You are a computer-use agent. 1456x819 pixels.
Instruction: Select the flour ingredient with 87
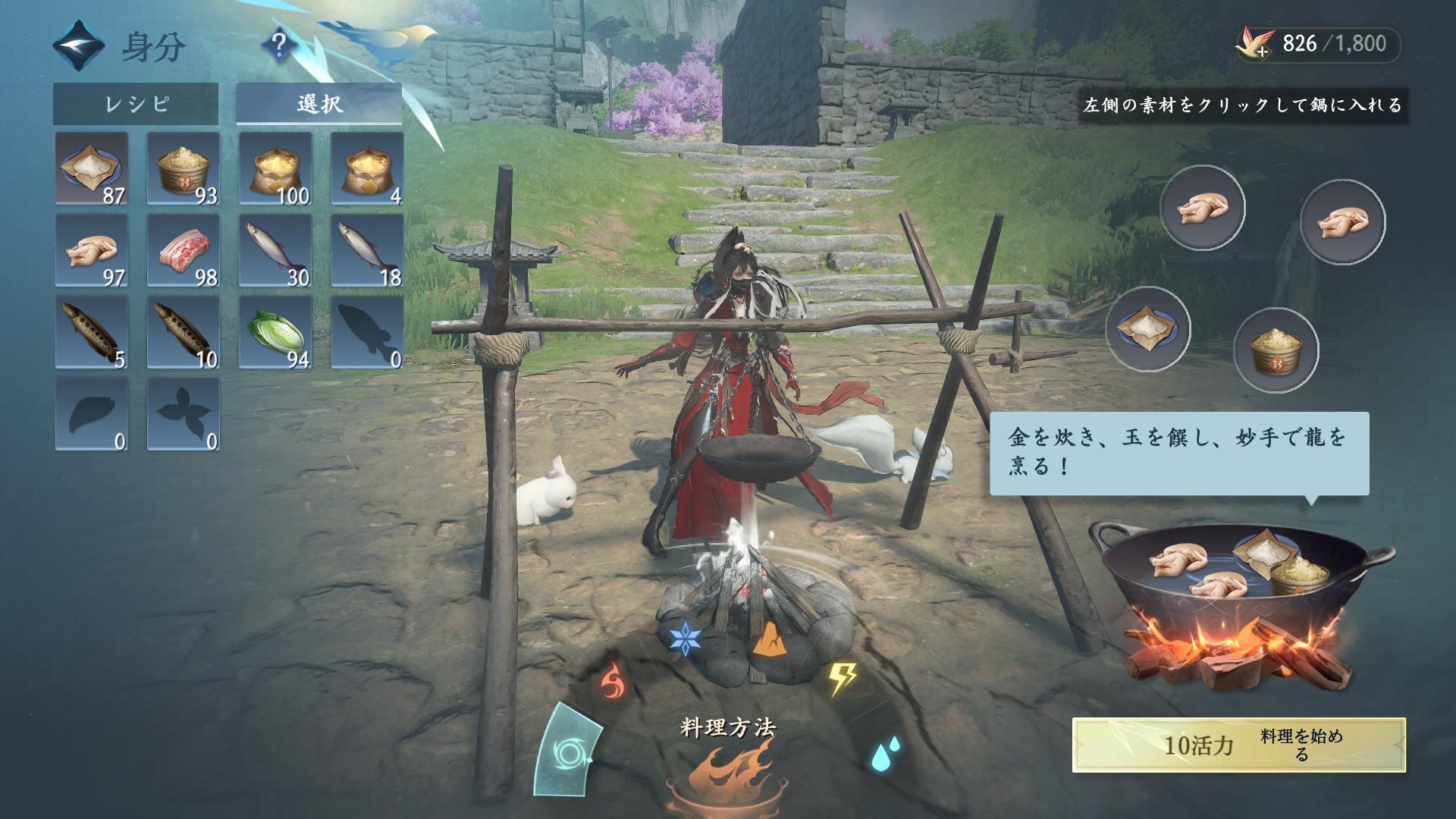[92, 168]
